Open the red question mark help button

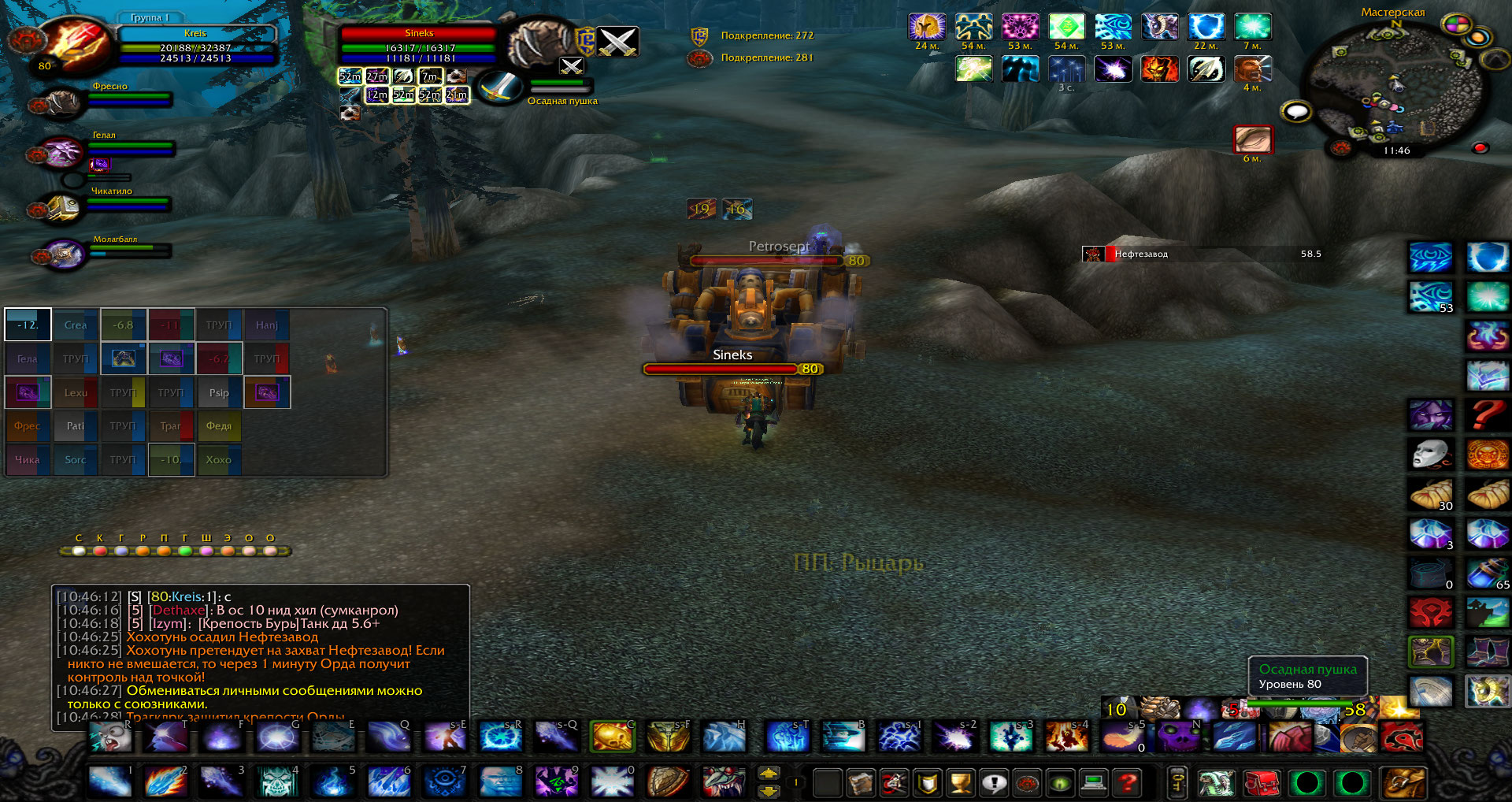(1128, 783)
